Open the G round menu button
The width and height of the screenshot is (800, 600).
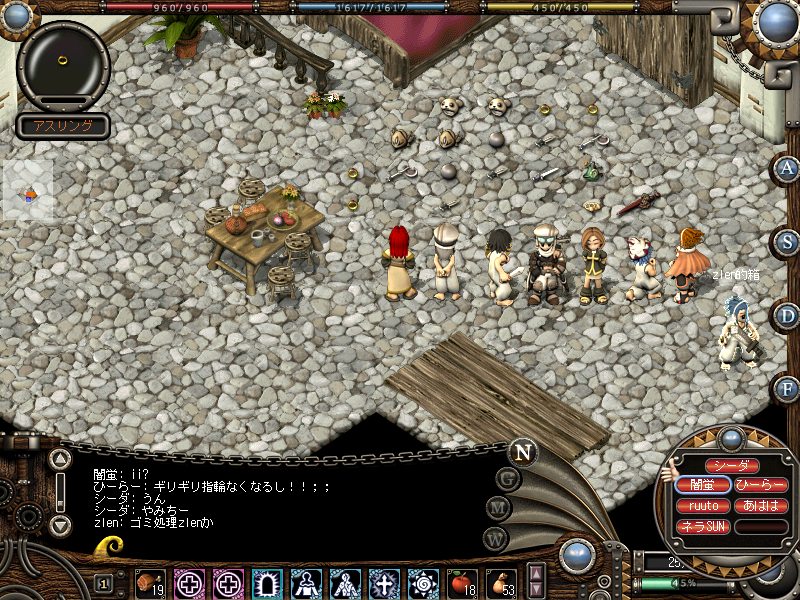click(x=507, y=479)
